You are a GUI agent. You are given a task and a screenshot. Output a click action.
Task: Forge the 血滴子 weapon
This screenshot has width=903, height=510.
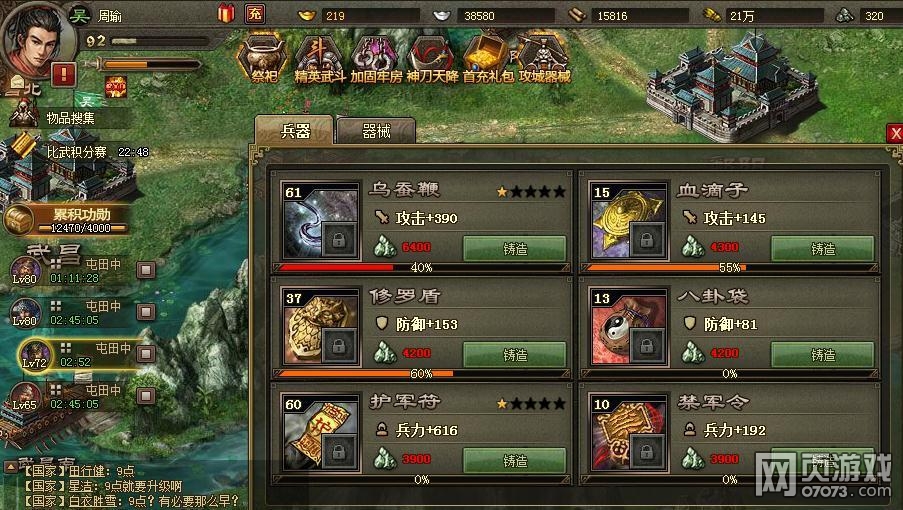coord(822,249)
